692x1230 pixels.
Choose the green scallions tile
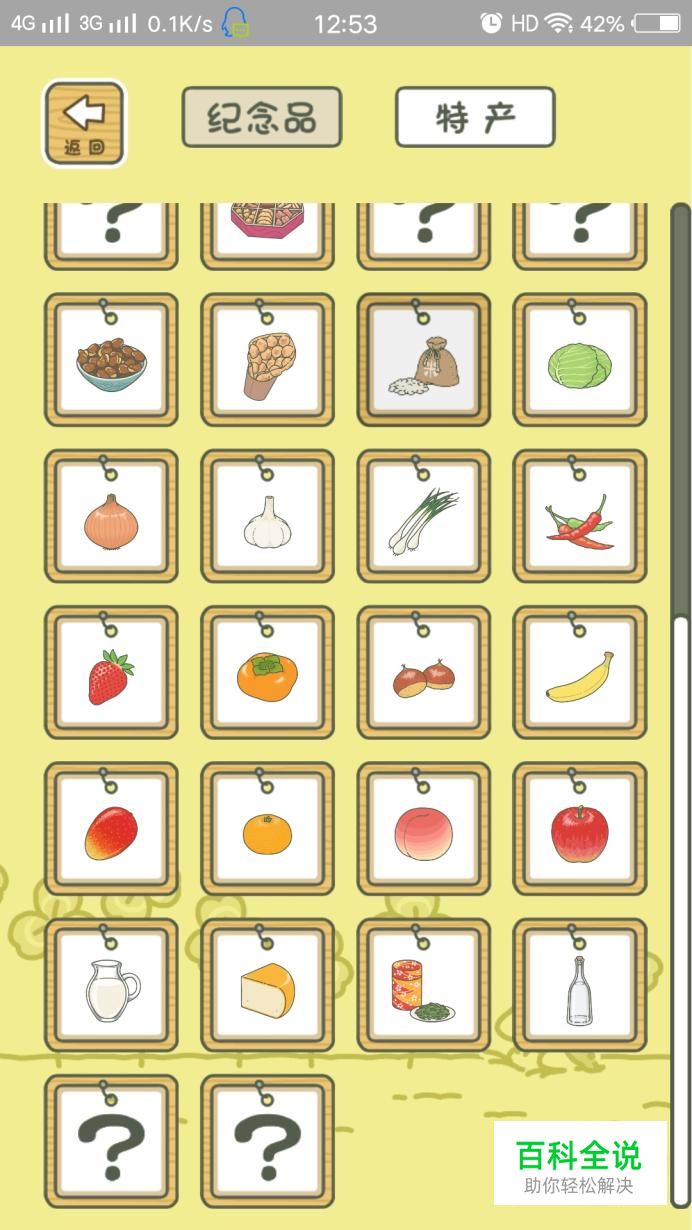pos(424,518)
